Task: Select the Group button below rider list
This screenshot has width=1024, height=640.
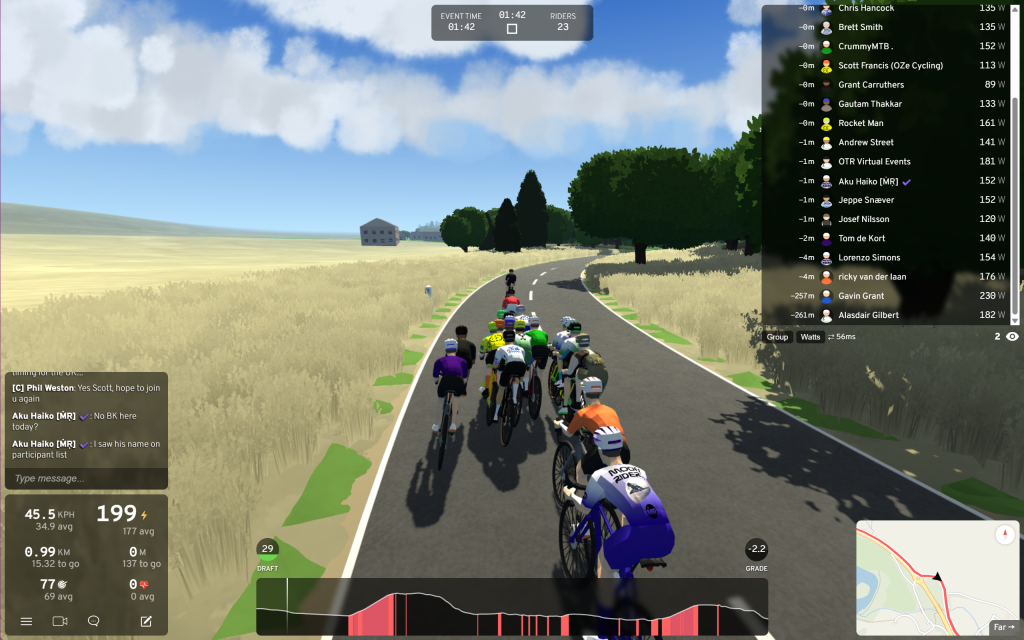Action: point(777,337)
